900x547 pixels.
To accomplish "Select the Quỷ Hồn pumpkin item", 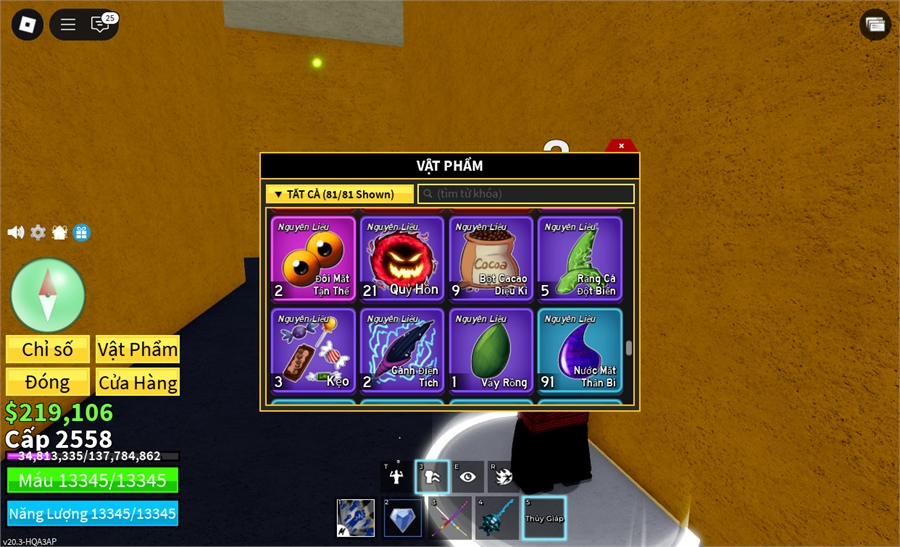I will (402, 259).
